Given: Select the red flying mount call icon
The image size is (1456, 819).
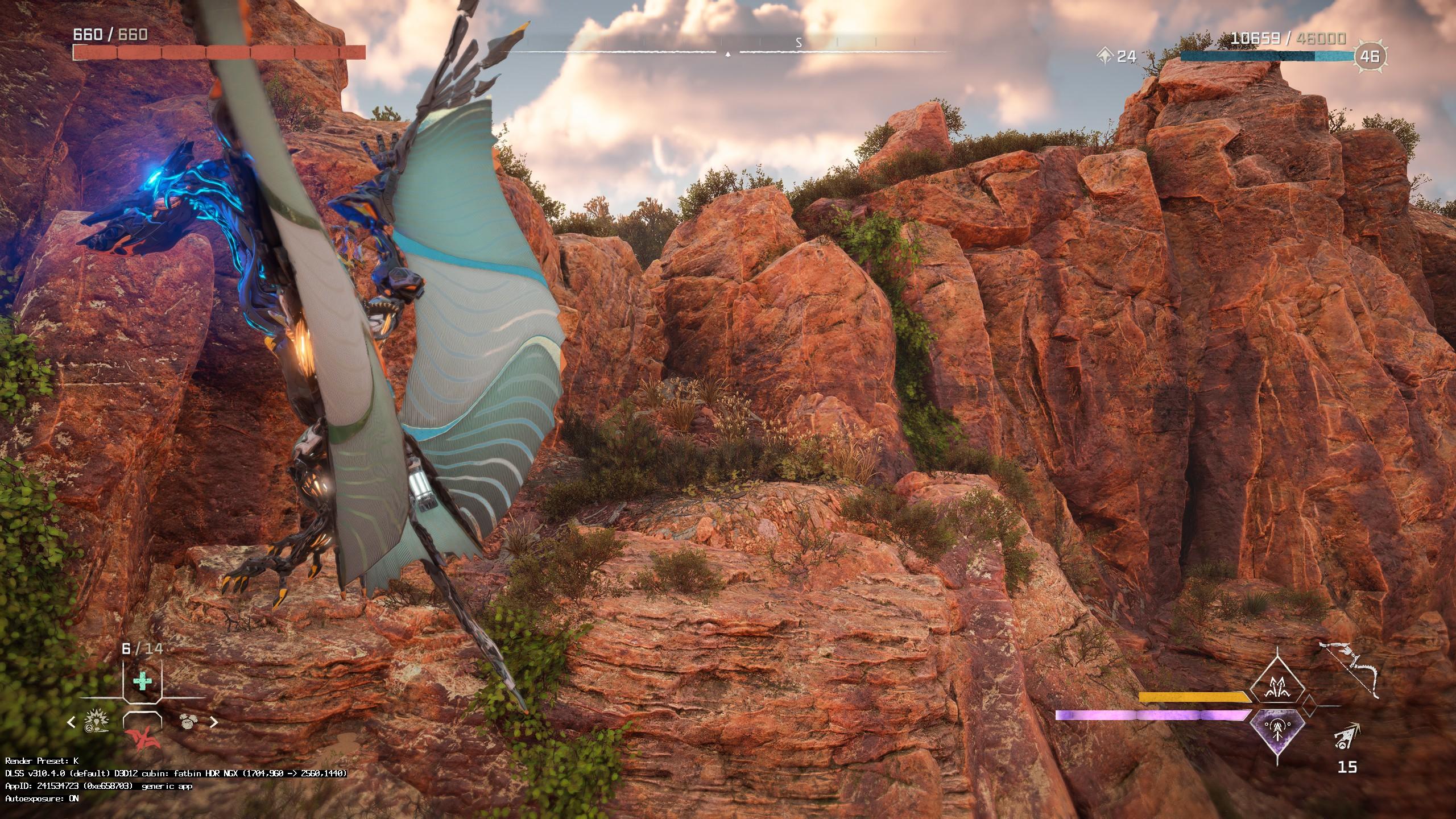Looking at the screenshot, I should pyautogui.click(x=143, y=738).
